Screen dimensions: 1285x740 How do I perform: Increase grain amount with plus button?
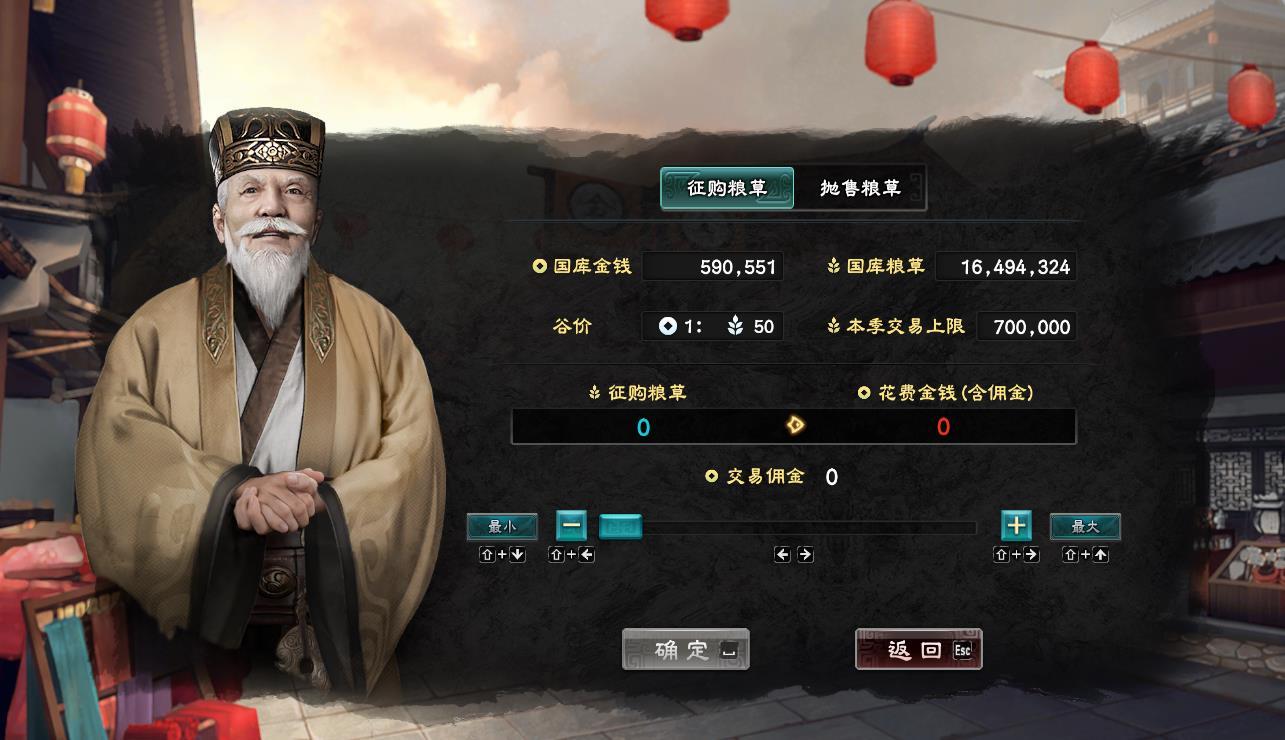coord(1016,525)
